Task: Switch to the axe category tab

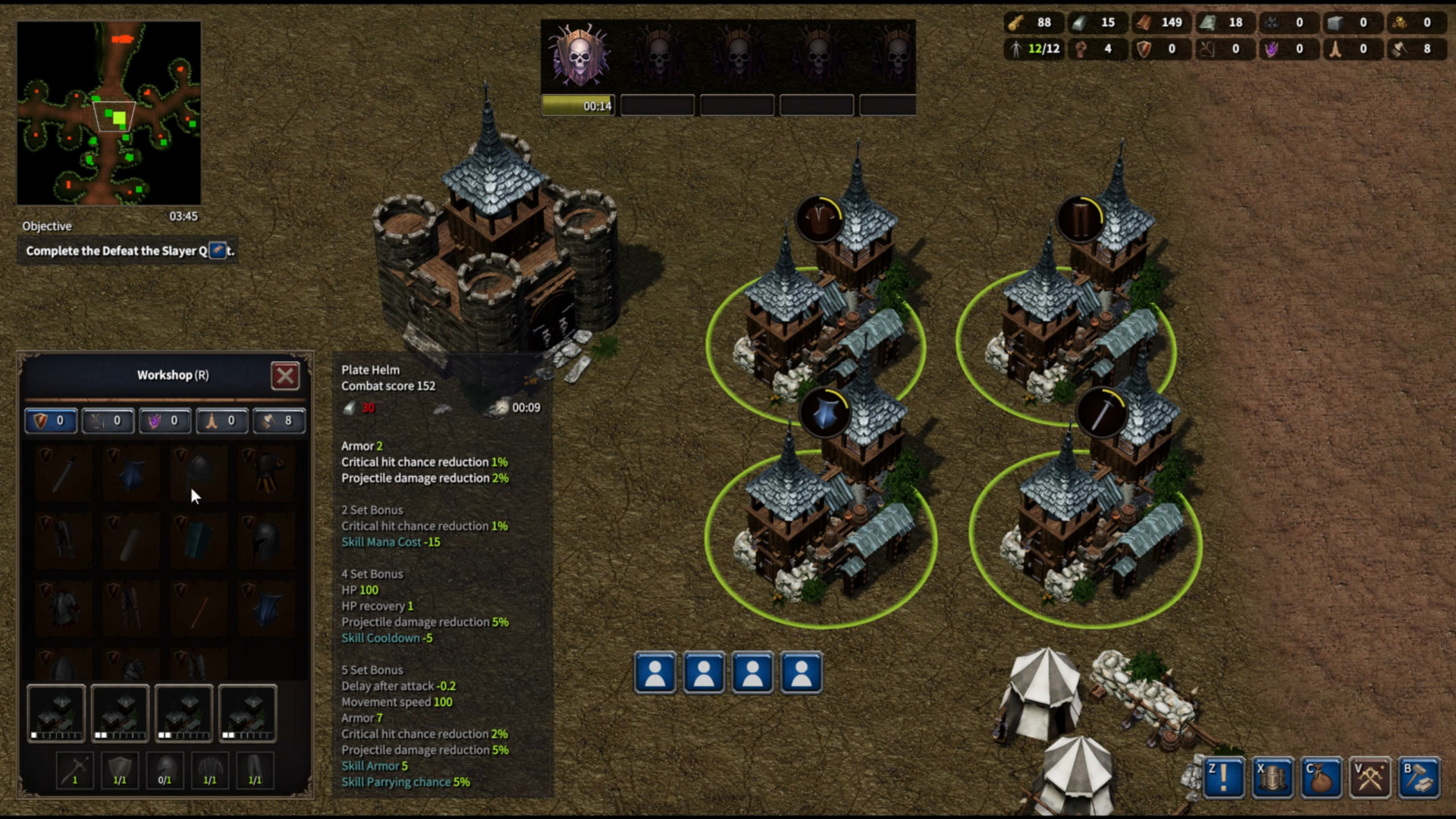Action: tap(278, 421)
